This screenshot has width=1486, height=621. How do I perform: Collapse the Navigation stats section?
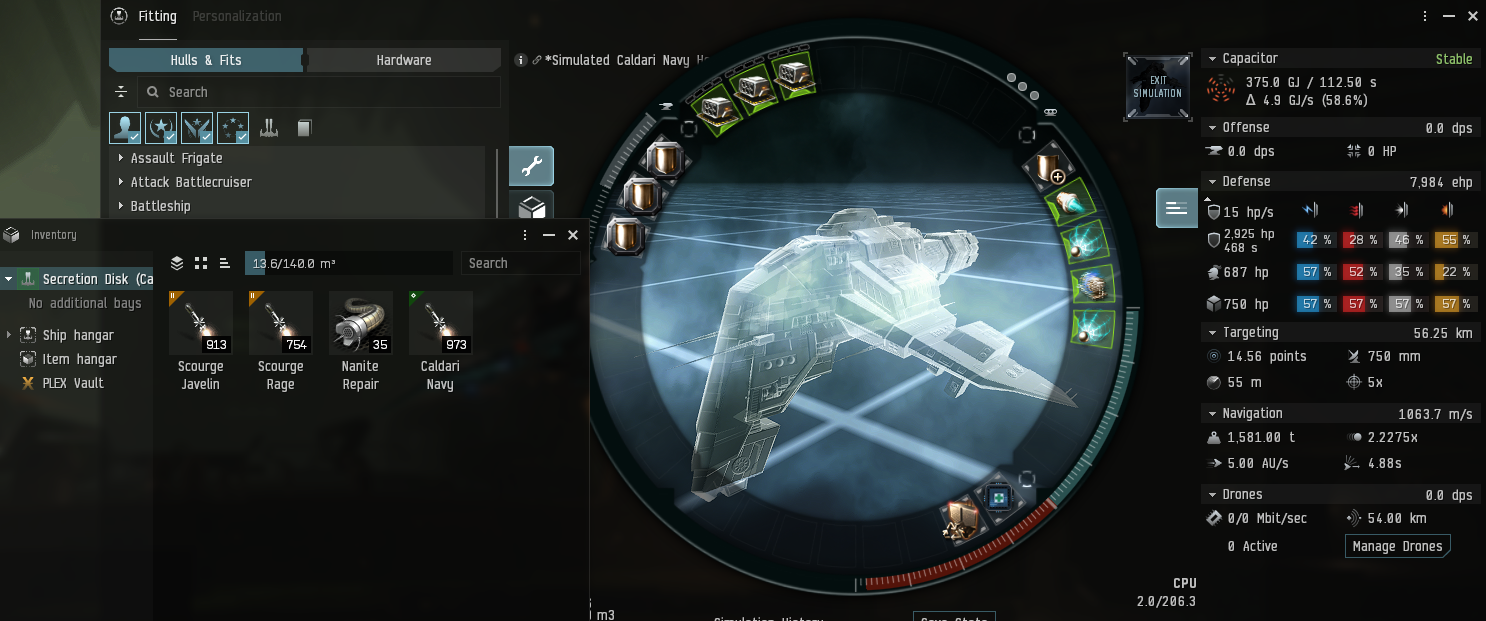(x=1211, y=413)
